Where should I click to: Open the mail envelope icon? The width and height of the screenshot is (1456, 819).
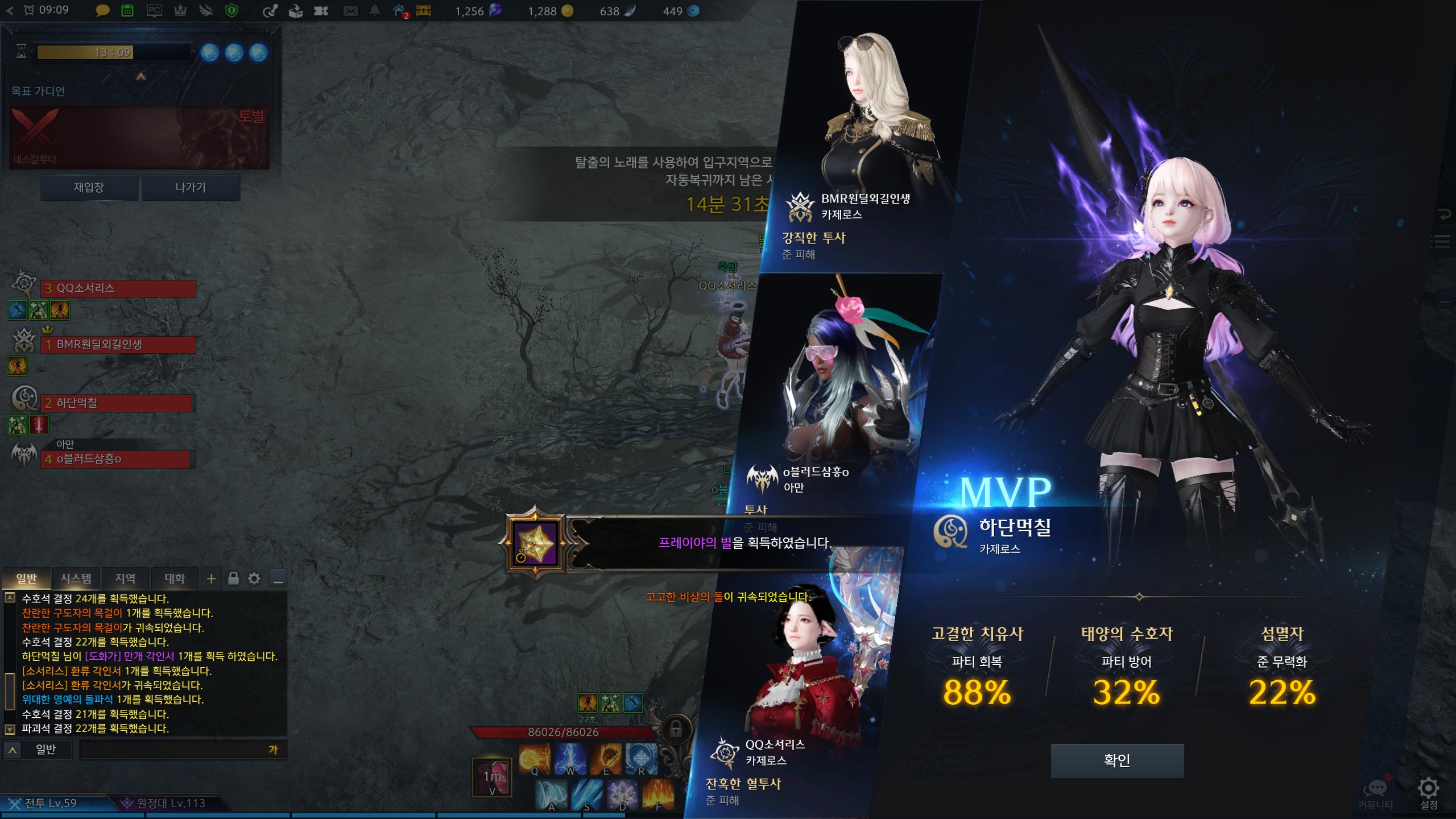pos(350,11)
